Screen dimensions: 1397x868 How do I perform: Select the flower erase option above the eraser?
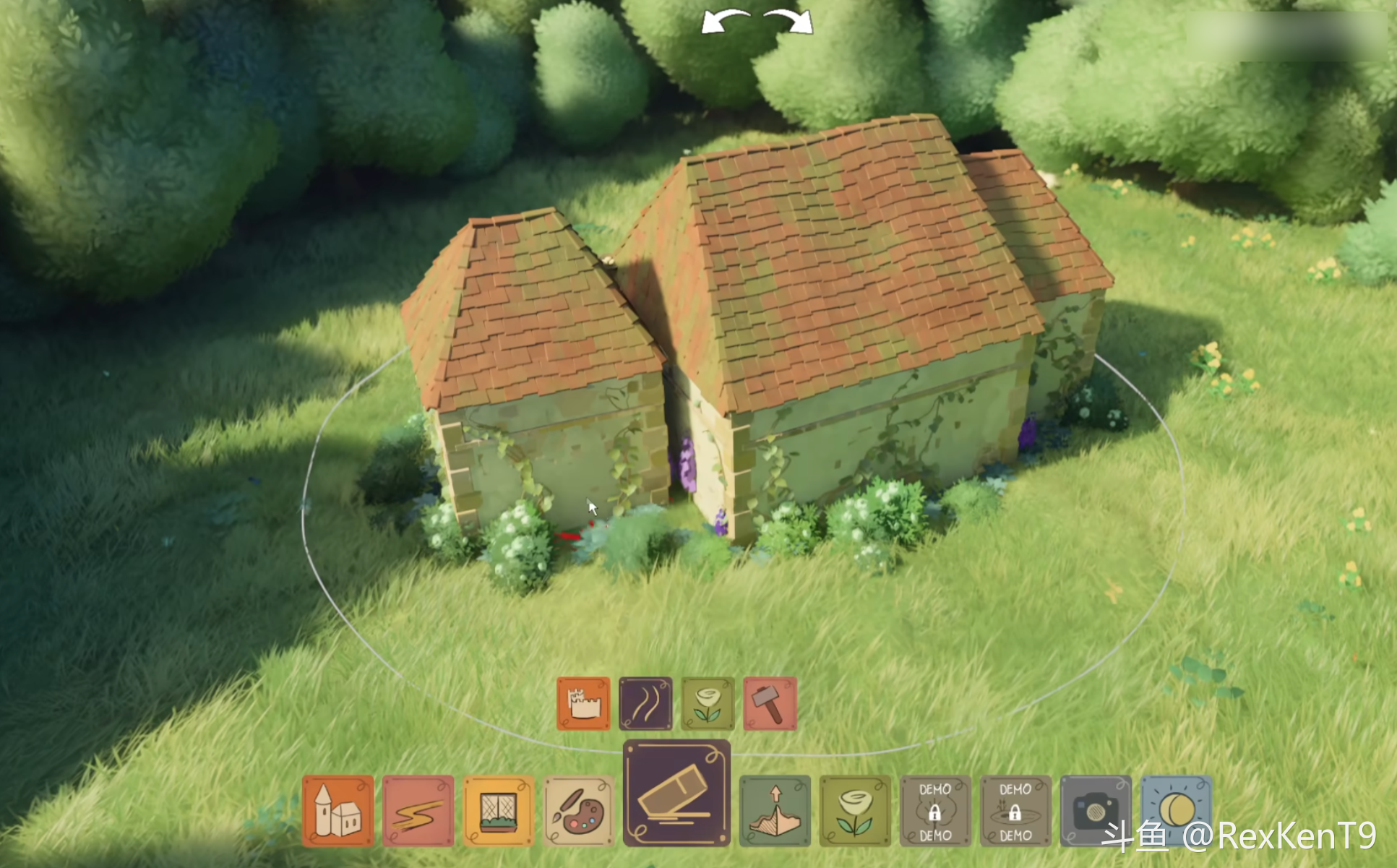click(708, 703)
